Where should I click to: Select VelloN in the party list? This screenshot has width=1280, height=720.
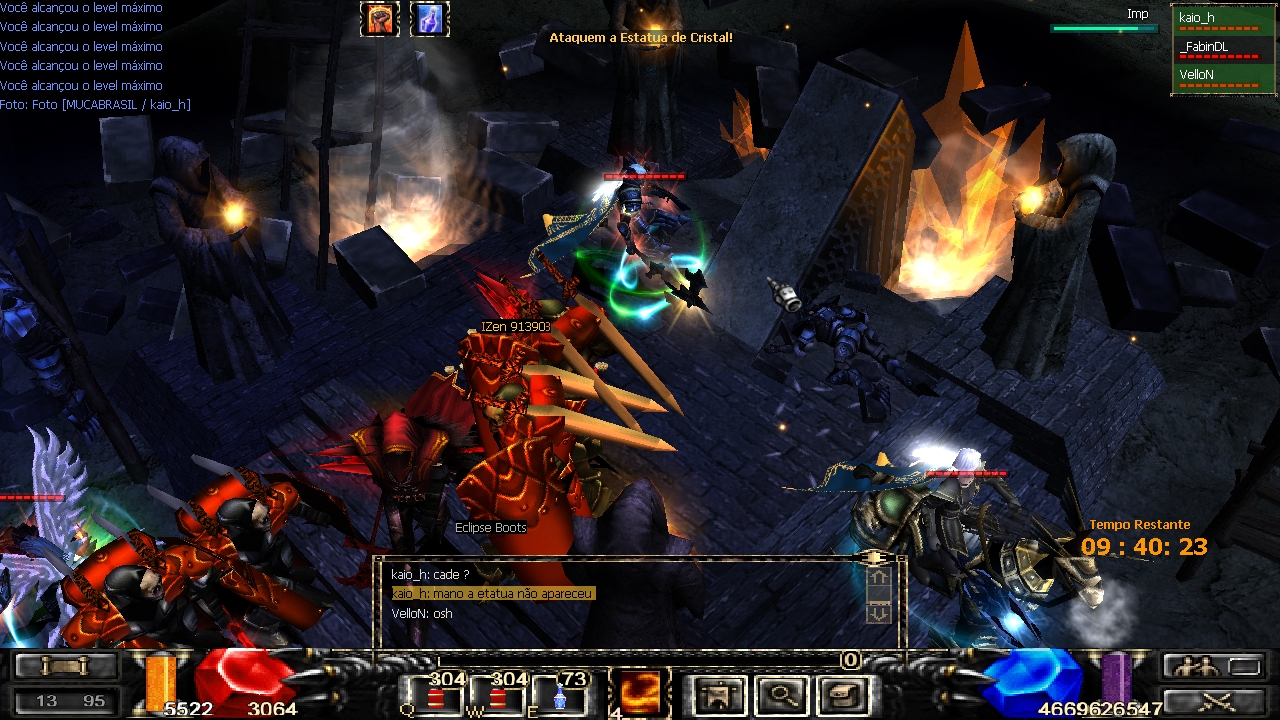click(1216, 76)
